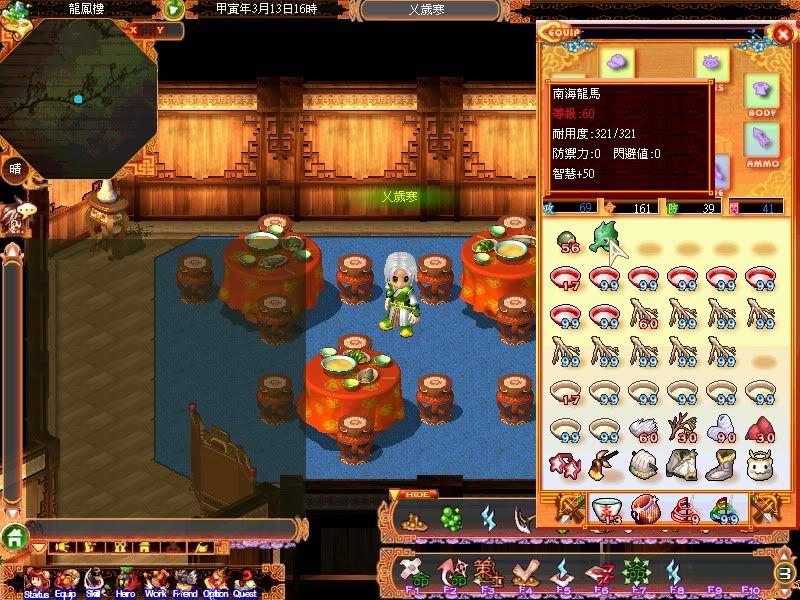
Task: Select the hat equipment slot
Action: [616, 62]
